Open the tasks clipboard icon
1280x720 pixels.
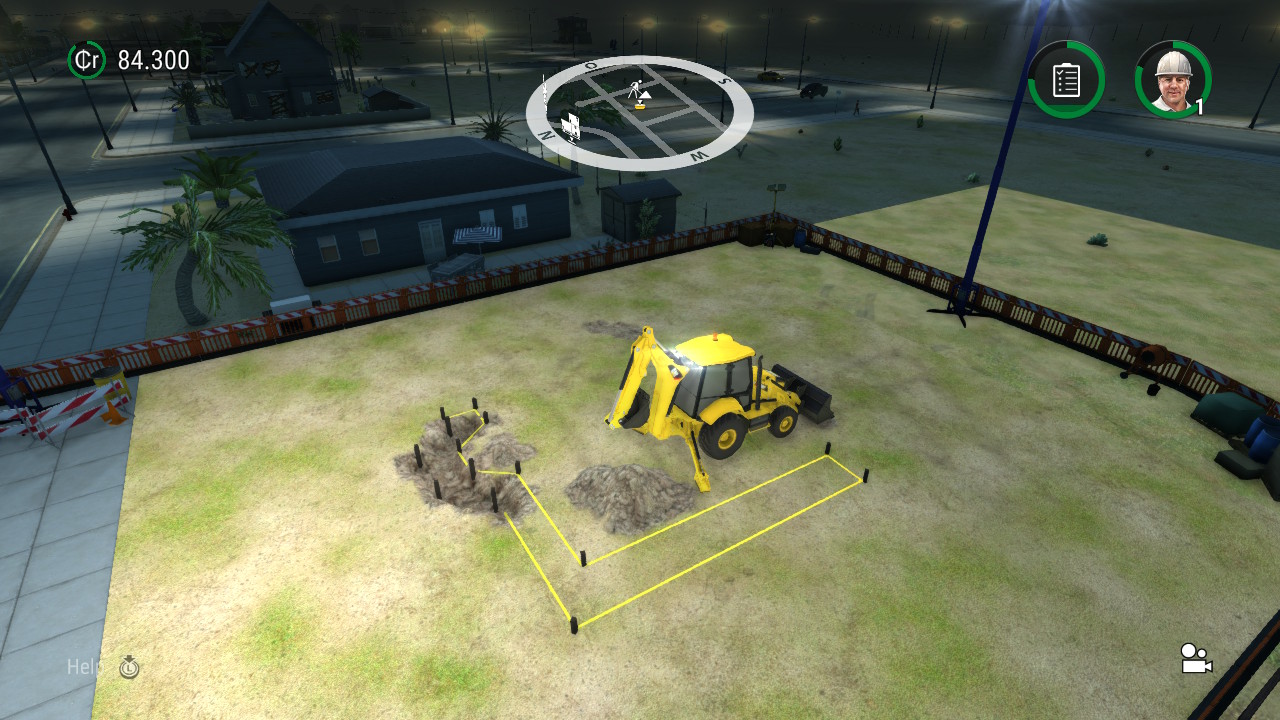(1066, 79)
